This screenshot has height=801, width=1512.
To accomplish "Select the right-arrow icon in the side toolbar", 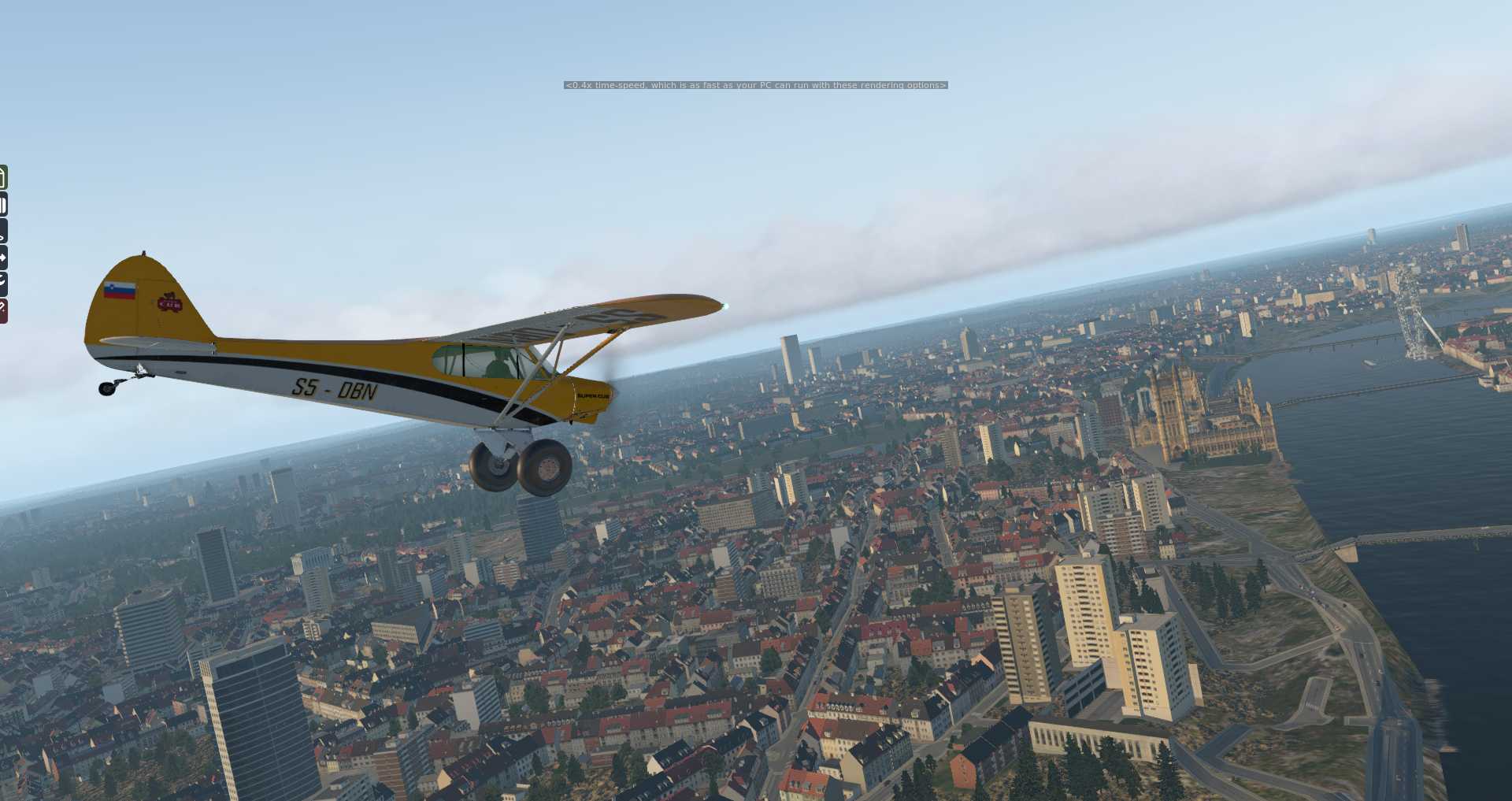I will tap(3, 258).
